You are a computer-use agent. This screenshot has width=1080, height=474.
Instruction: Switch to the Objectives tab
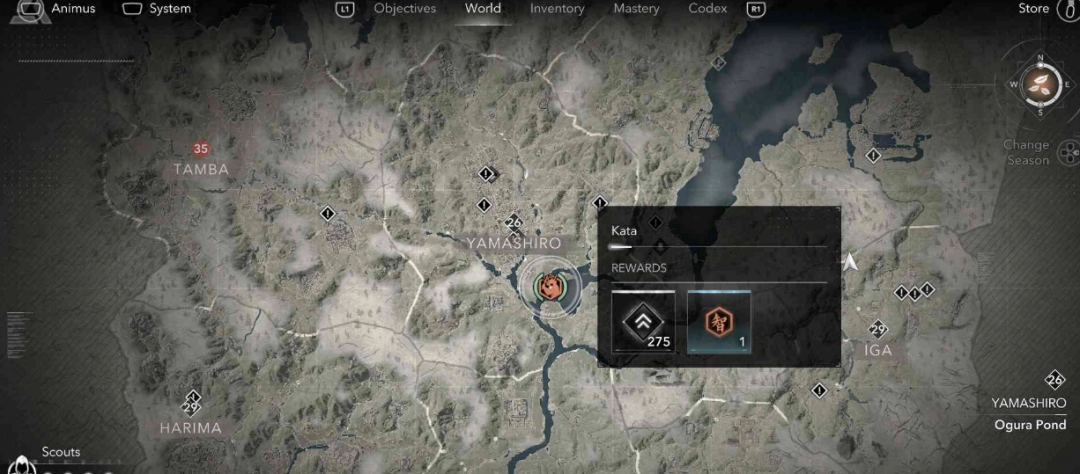click(x=404, y=9)
